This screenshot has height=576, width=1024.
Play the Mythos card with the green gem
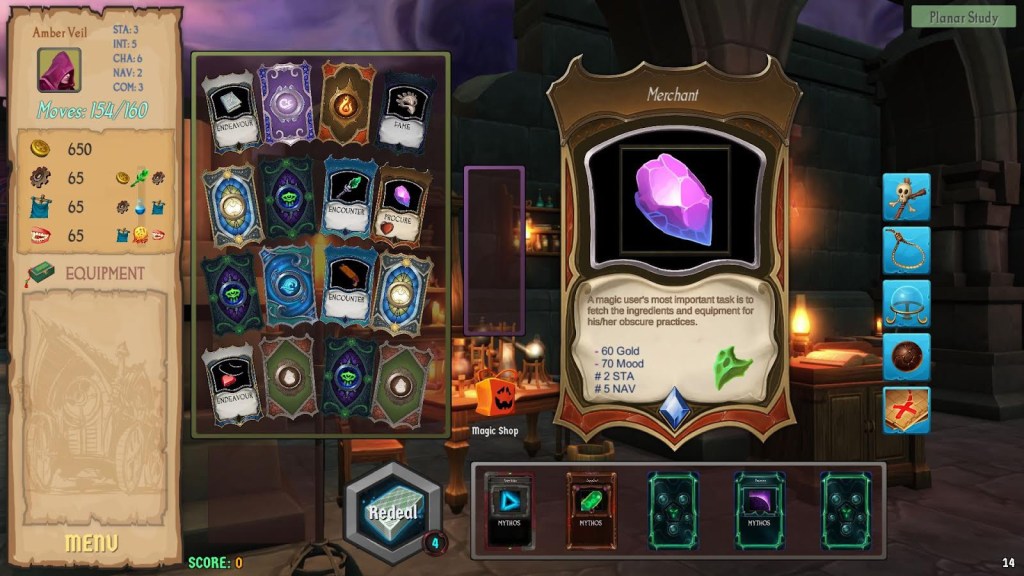coord(592,511)
